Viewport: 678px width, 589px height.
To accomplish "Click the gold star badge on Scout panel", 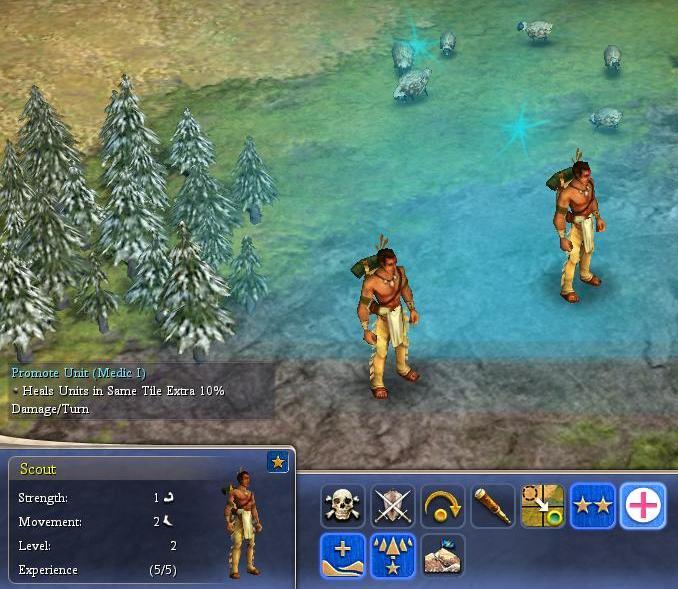I will (x=278, y=462).
